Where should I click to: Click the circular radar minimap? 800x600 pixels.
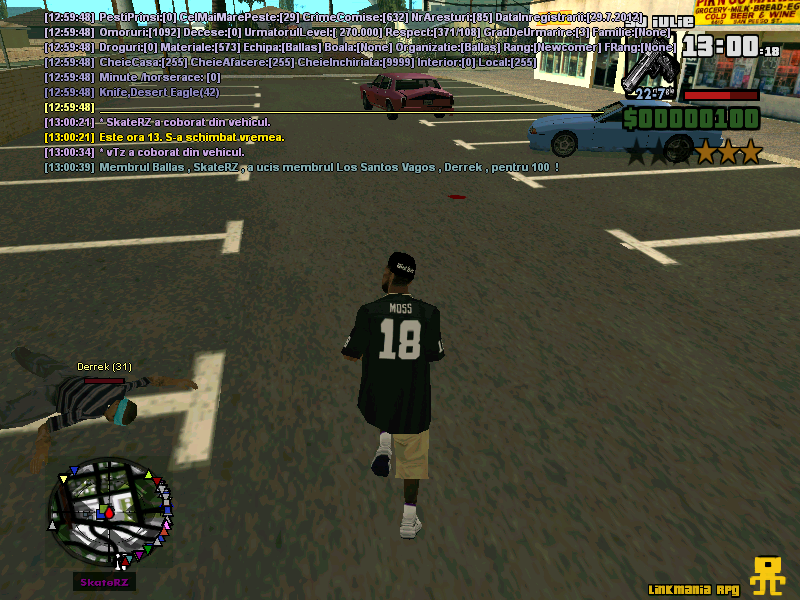pyautogui.click(x=110, y=511)
